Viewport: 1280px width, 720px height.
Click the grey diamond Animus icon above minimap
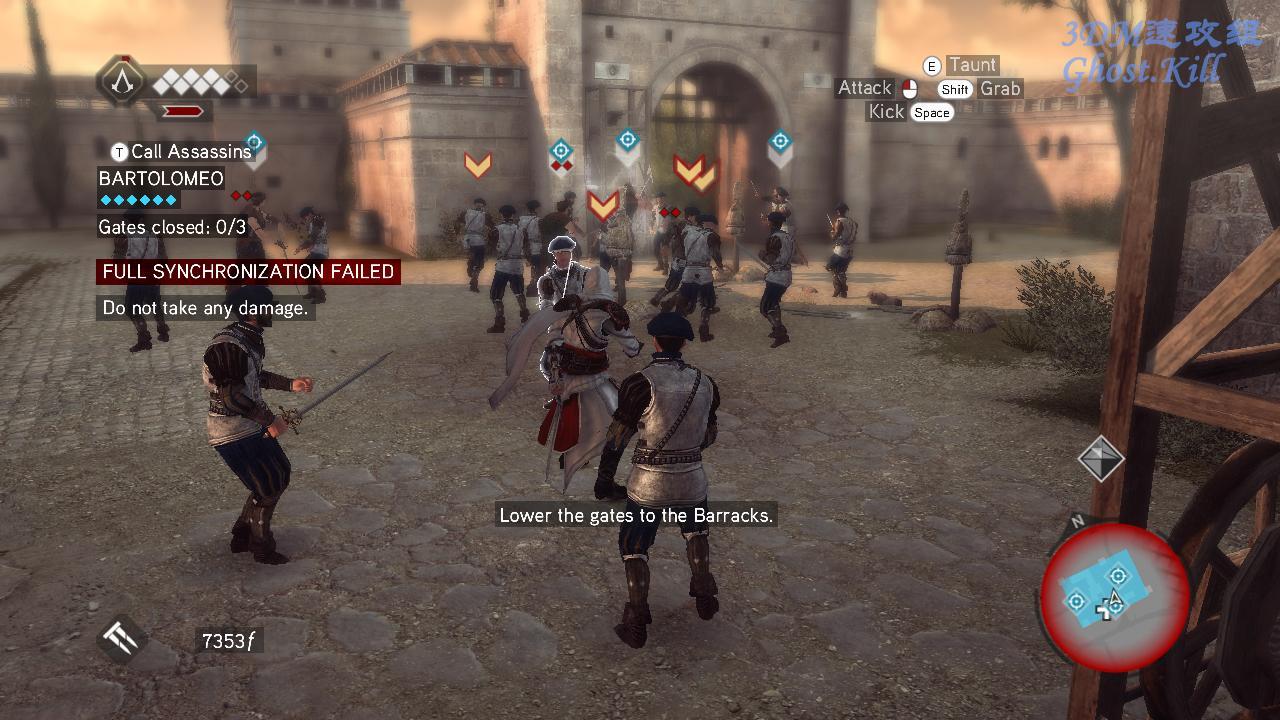pyautogui.click(x=1101, y=458)
